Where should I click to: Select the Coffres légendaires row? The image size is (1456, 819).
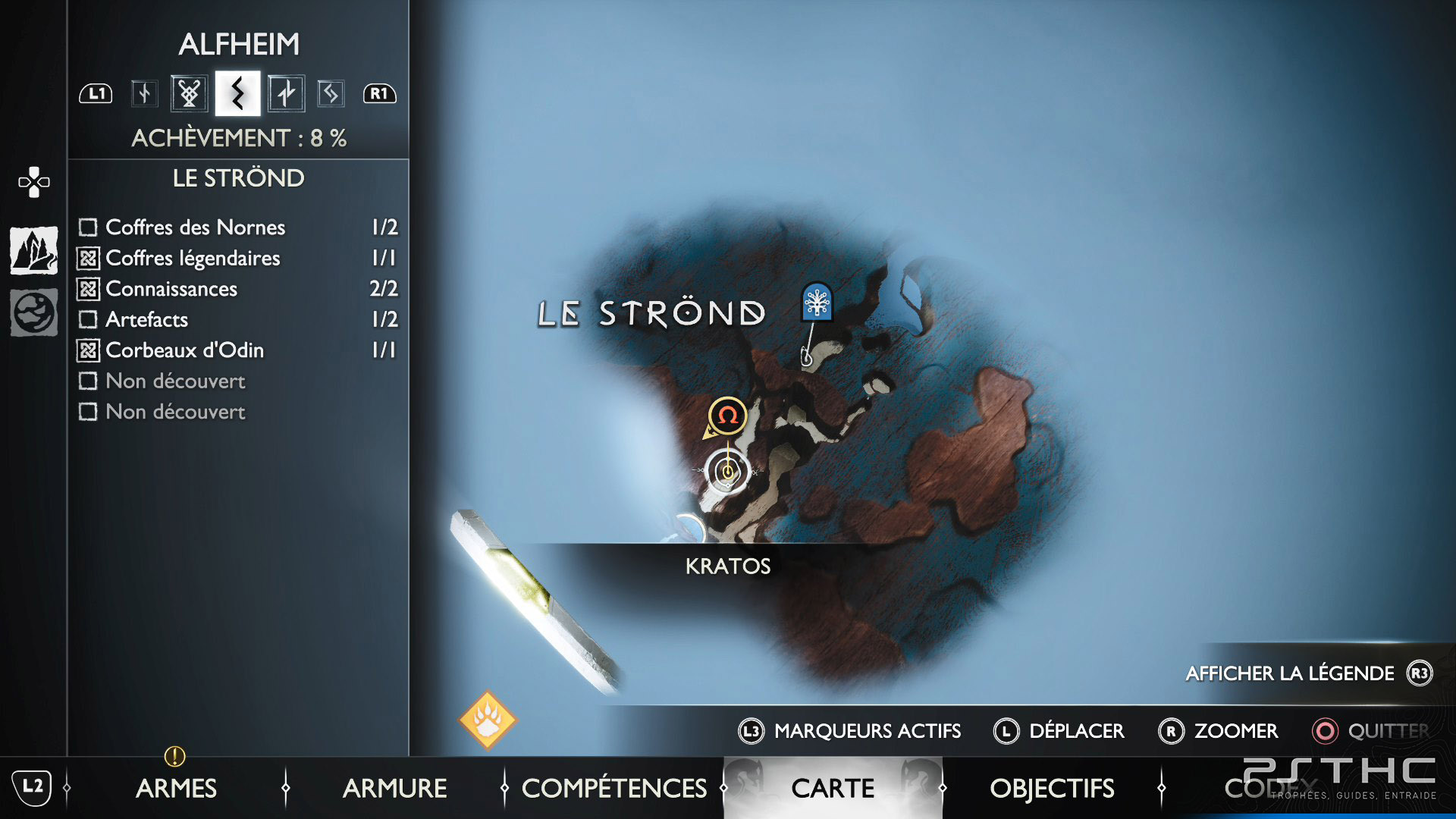tap(193, 259)
